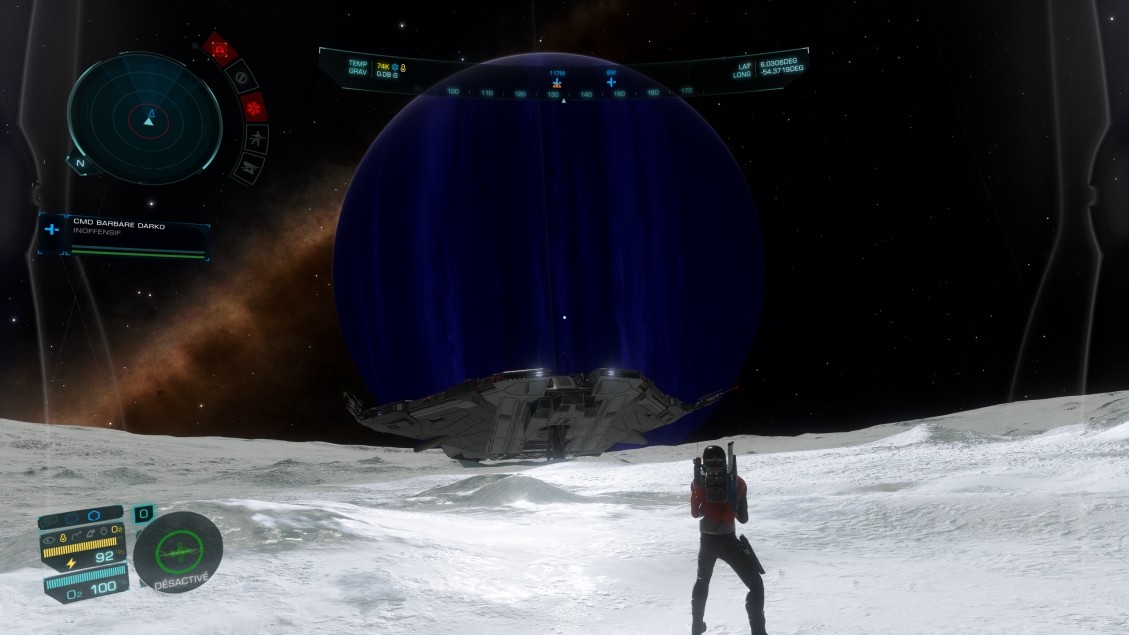Viewport: 1129px width, 635px height.
Task: Select the red snowflake cold warning icon
Action: coord(254,105)
